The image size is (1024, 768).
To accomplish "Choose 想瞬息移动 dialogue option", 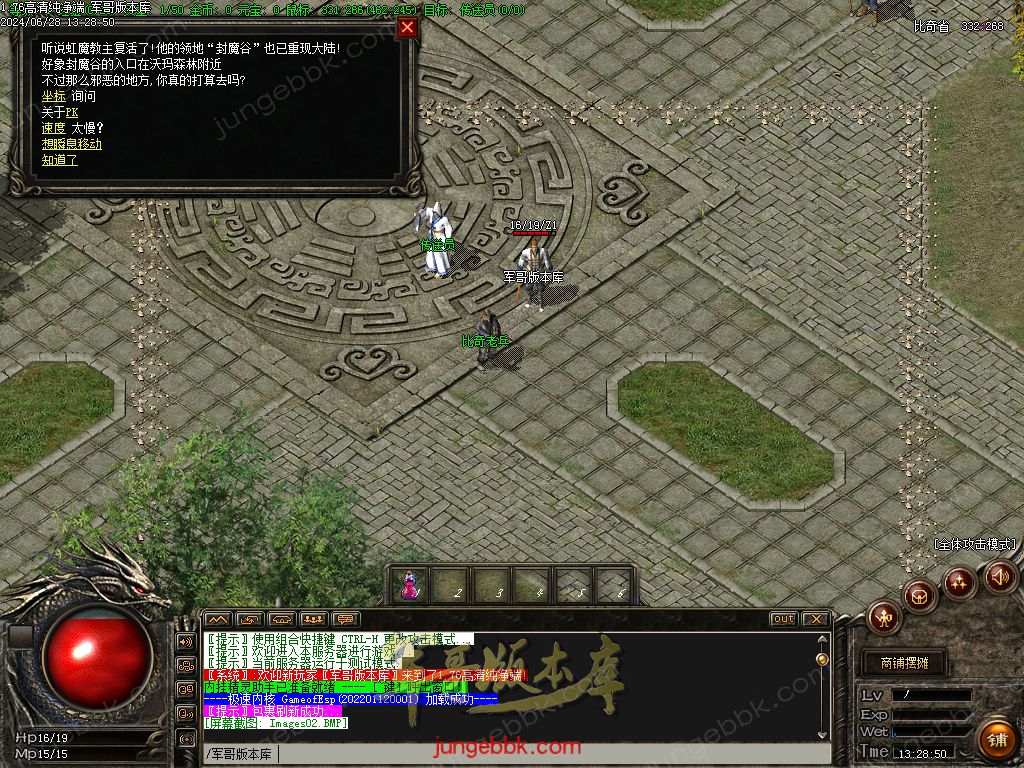I will point(72,144).
